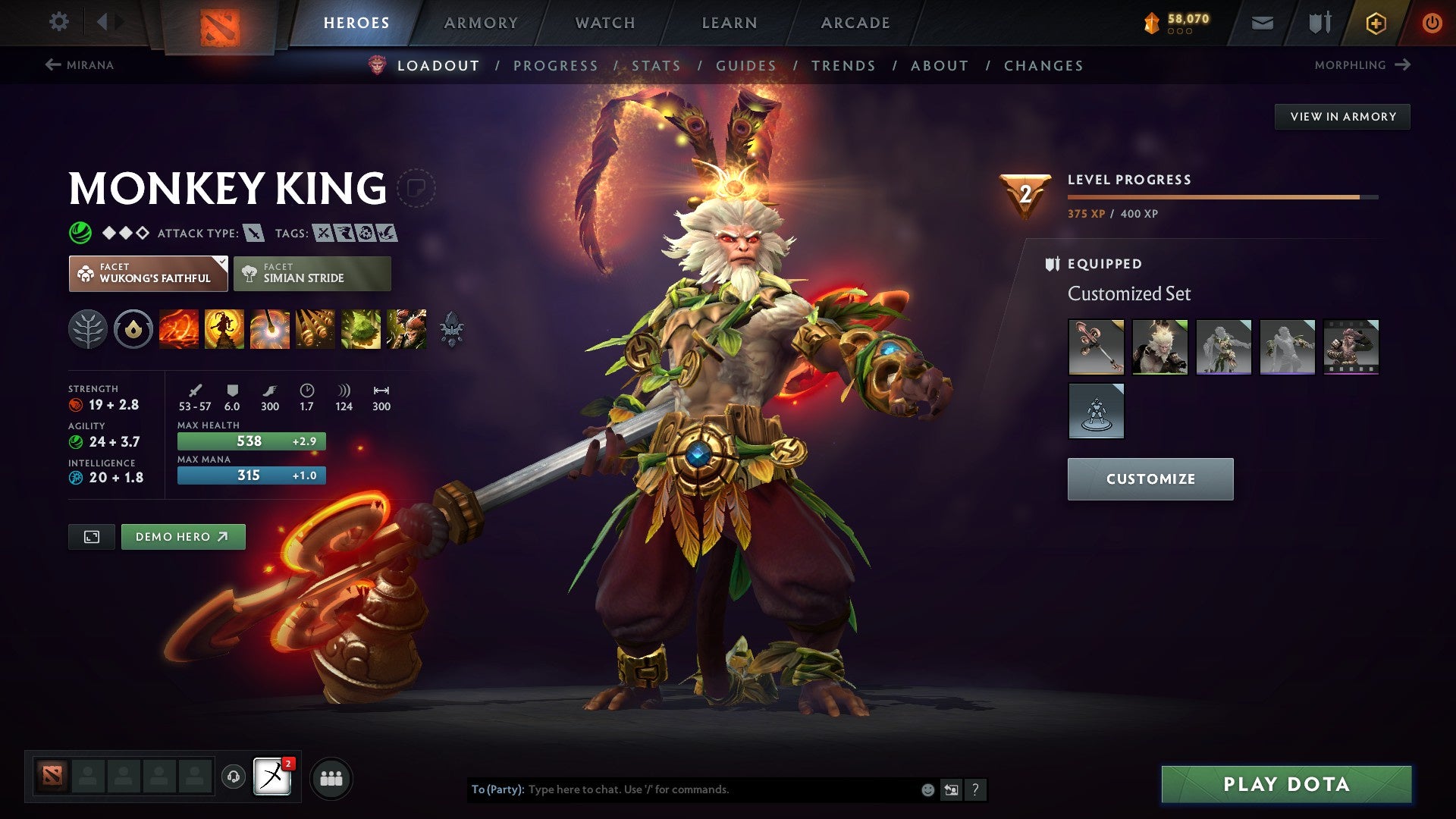Open the mail/notifications envelope icon
Screen dimensions: 1456x819
coord(1261,22)
